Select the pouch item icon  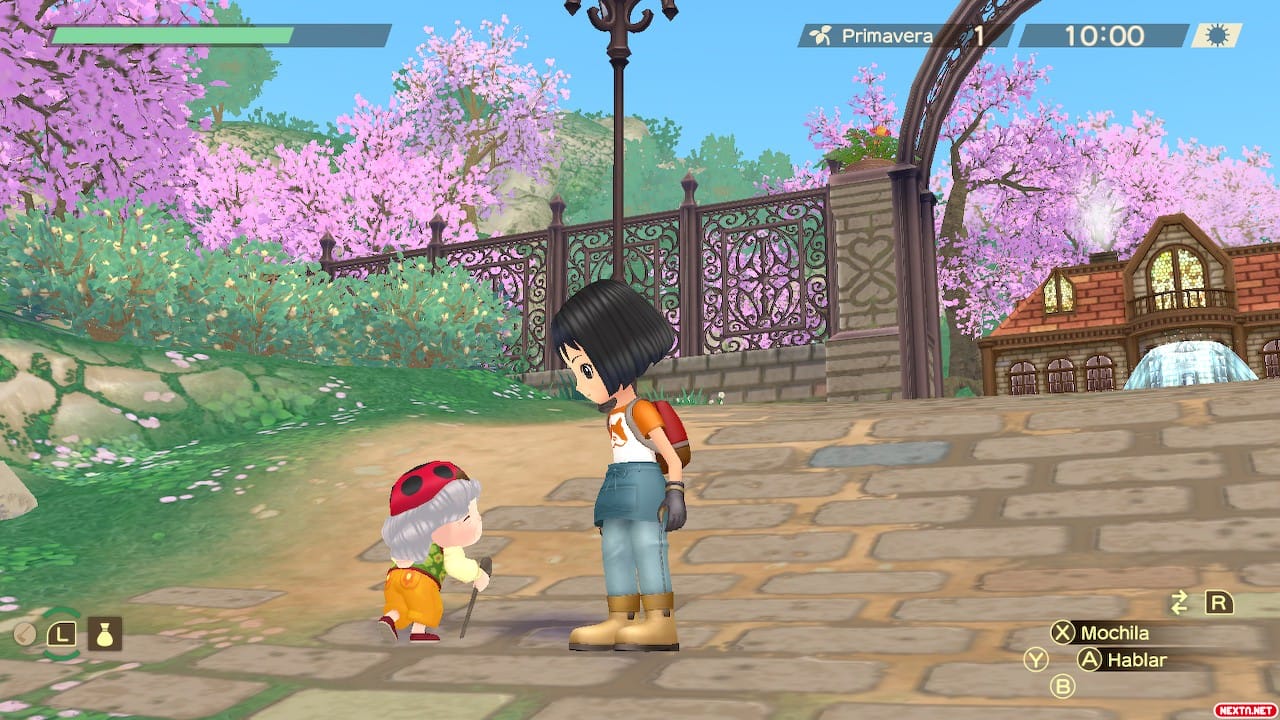tap(105, 633)
